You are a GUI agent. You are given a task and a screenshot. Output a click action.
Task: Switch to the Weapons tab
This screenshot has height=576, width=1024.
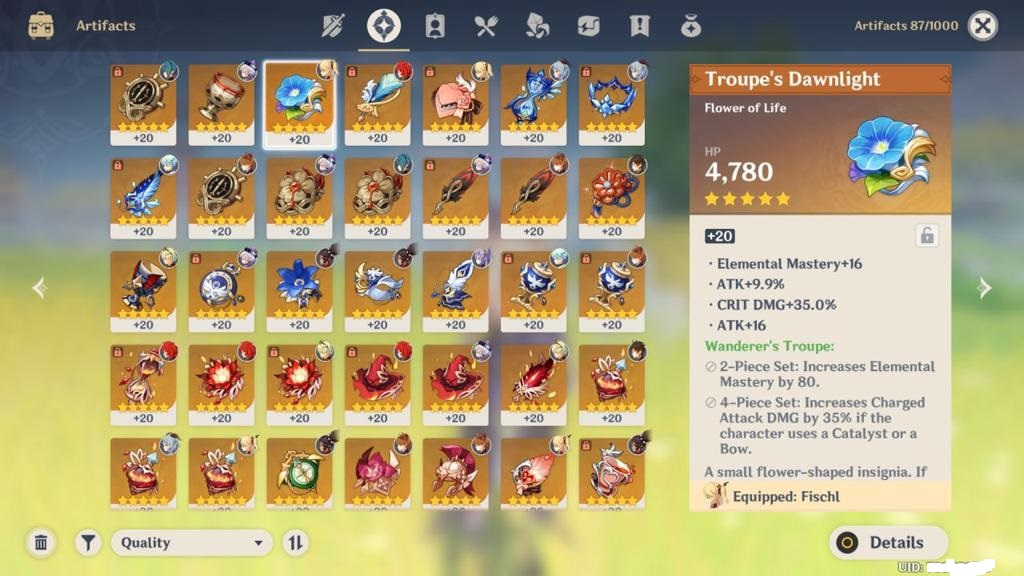pyautogui.click(x=333, y=26)
